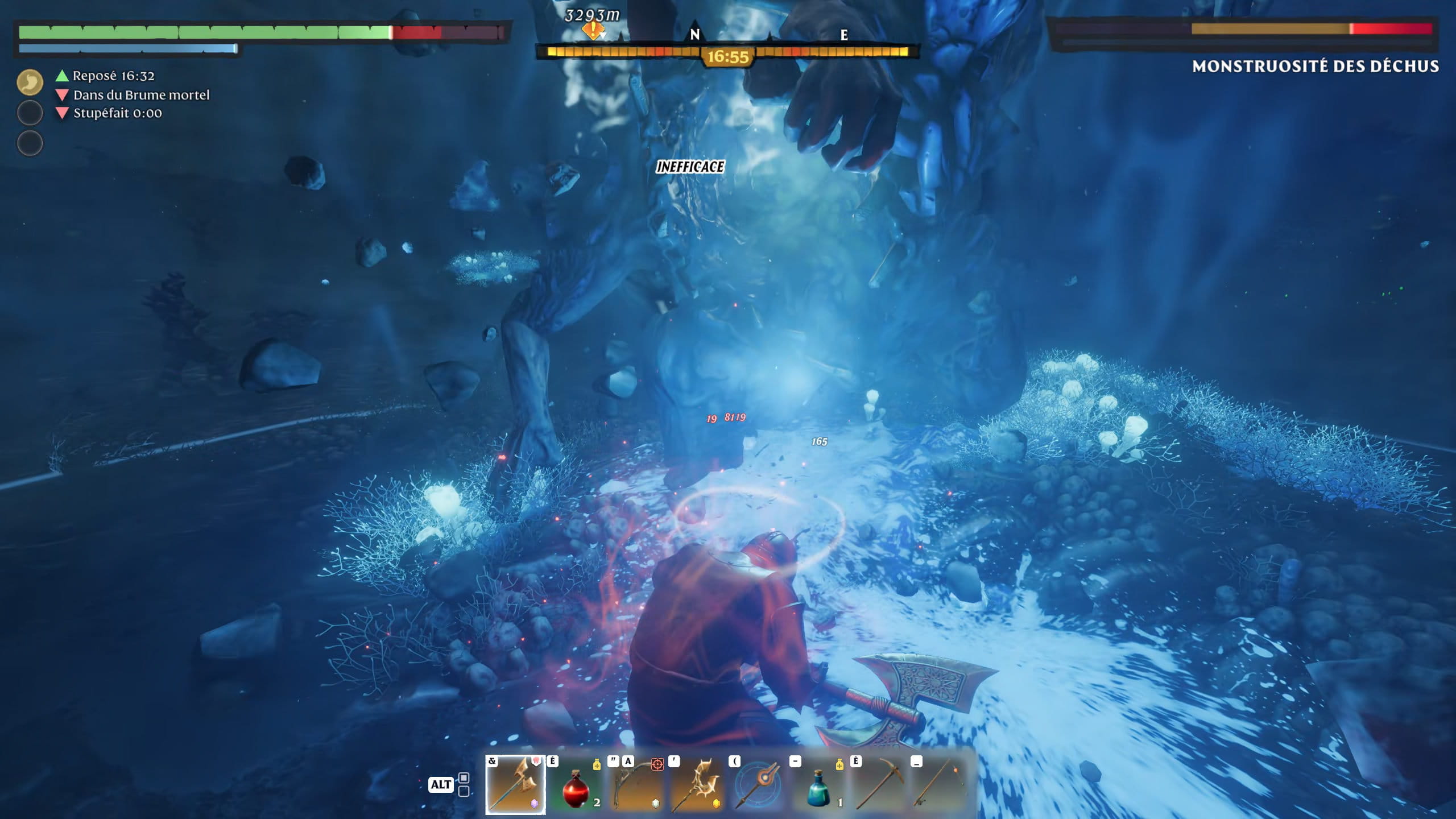
Task: Select the thorned golden staff slot
Action: (x=696, y=785)
